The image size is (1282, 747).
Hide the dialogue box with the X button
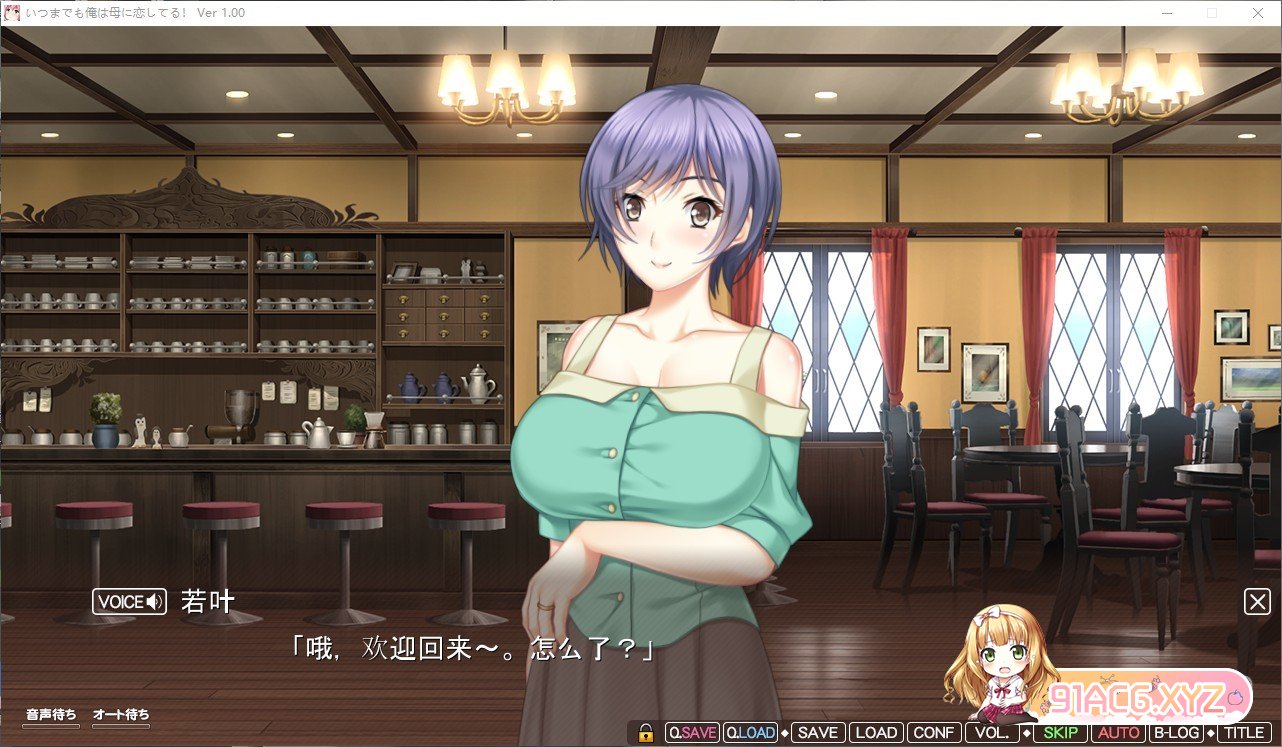(x=1257, y=601)
